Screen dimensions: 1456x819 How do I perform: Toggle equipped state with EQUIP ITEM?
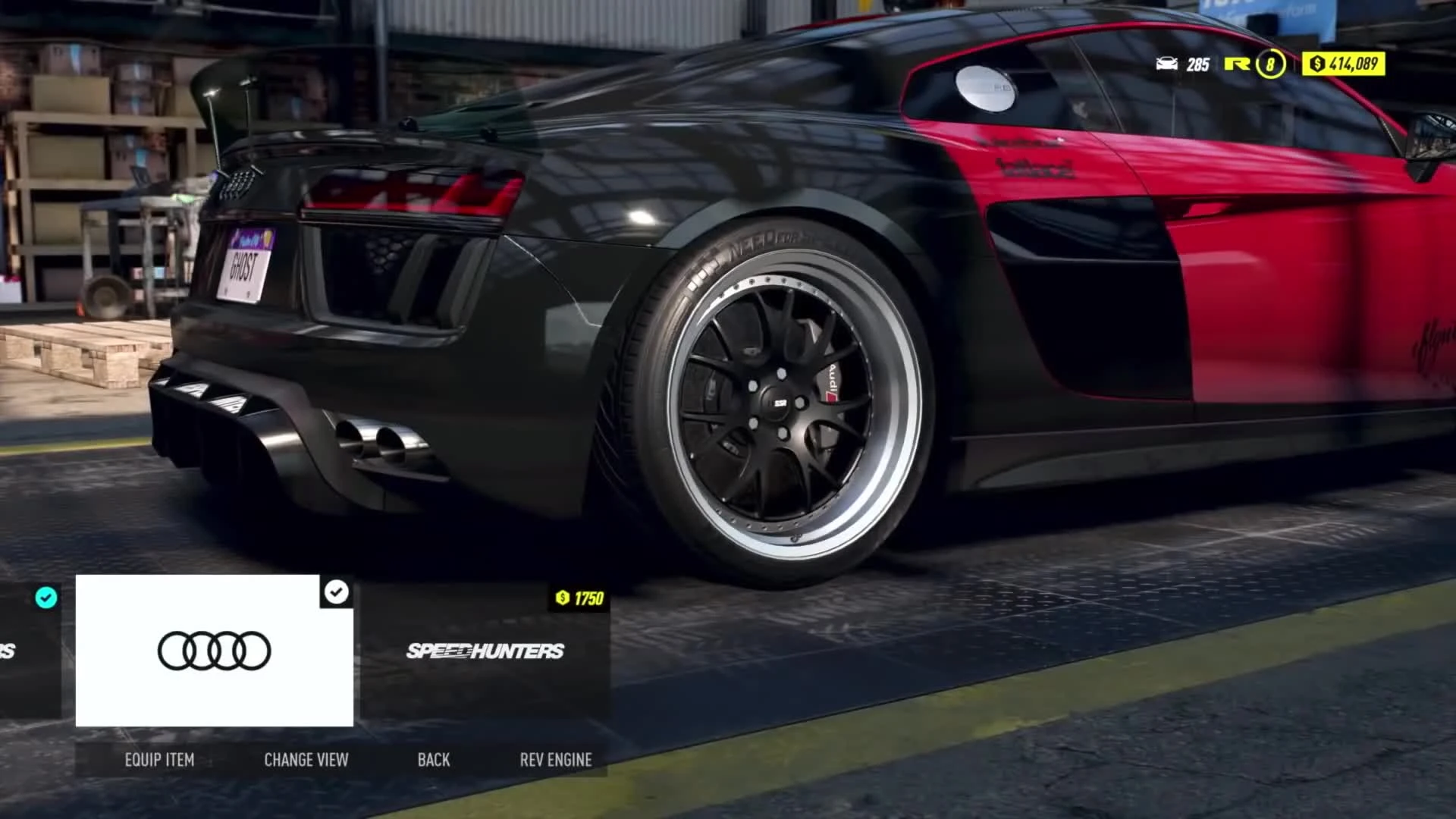click(159, 759)
